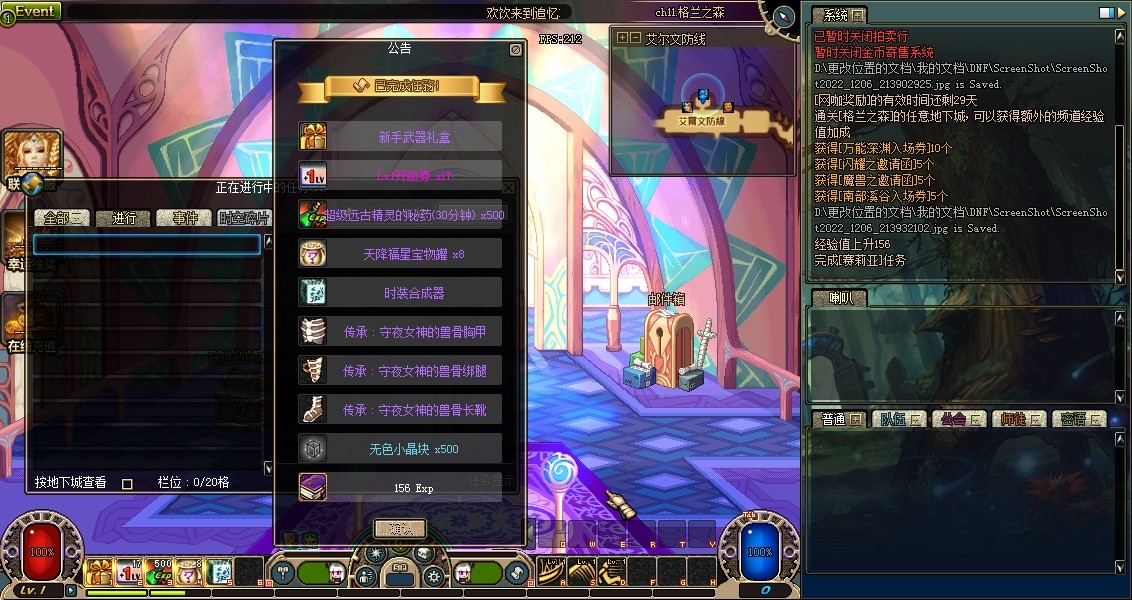Toggle the 按地下城查看 checkbox

[127, 483]
